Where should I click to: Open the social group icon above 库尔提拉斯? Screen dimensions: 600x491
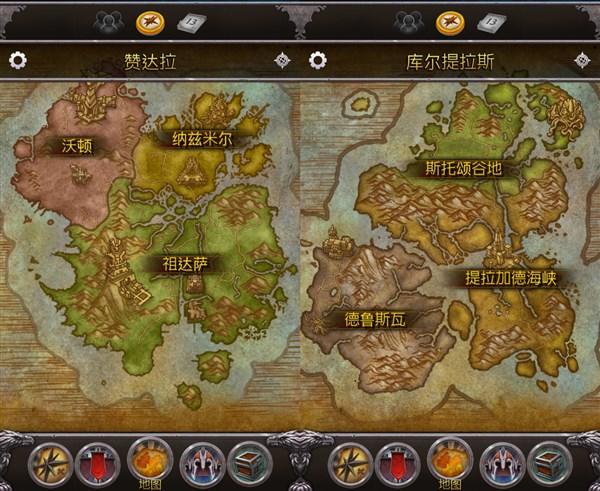coord(408,20)
